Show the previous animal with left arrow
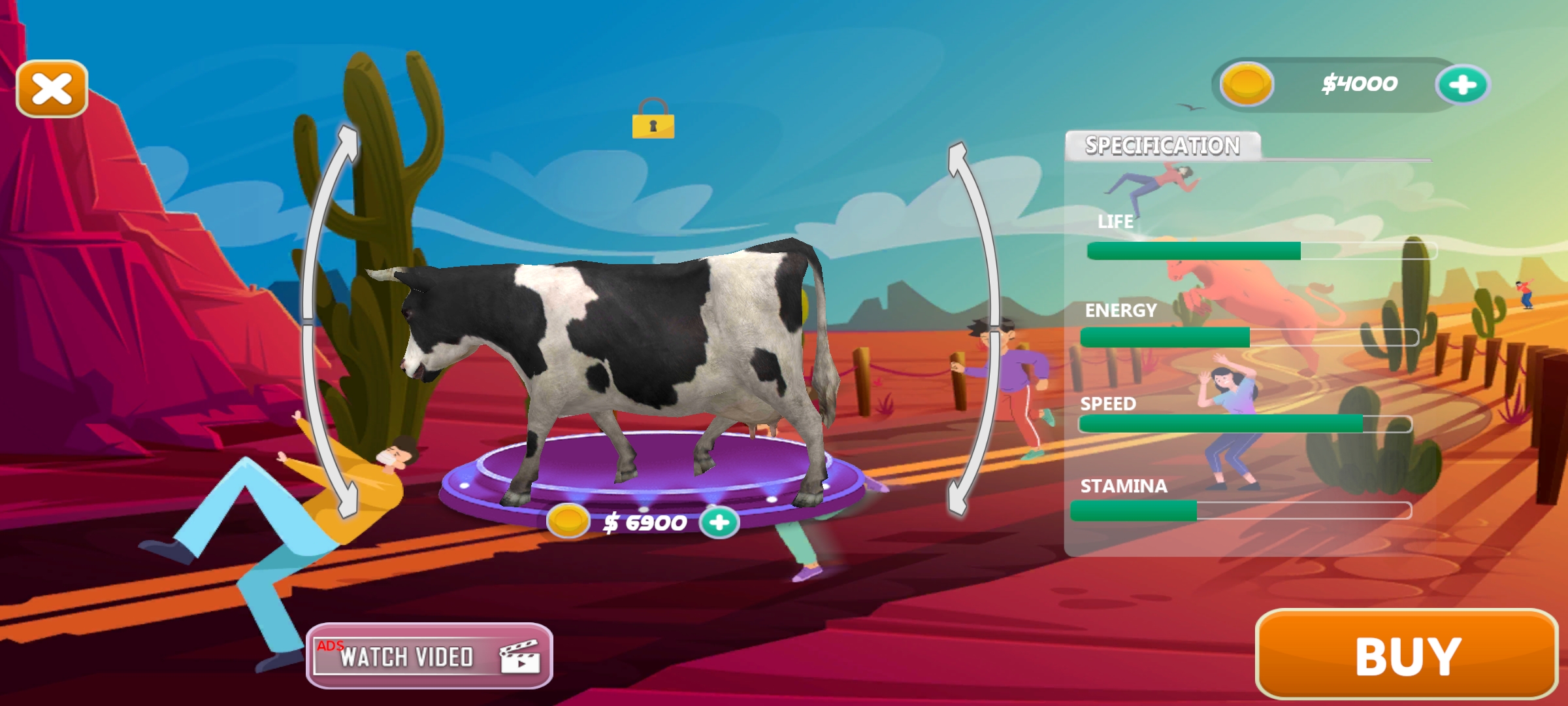 pyautogui.click(x=330, y=320)
